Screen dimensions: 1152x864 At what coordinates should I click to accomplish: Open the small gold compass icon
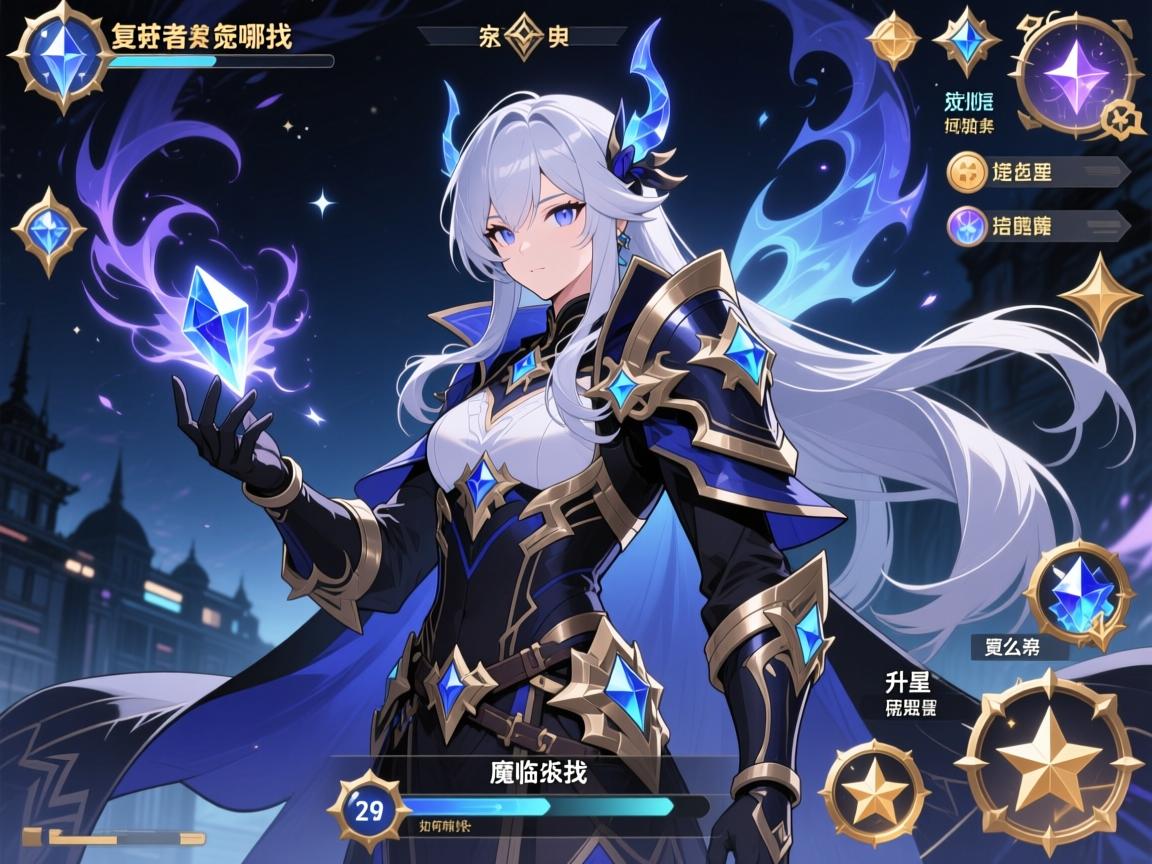click(893, 40)
